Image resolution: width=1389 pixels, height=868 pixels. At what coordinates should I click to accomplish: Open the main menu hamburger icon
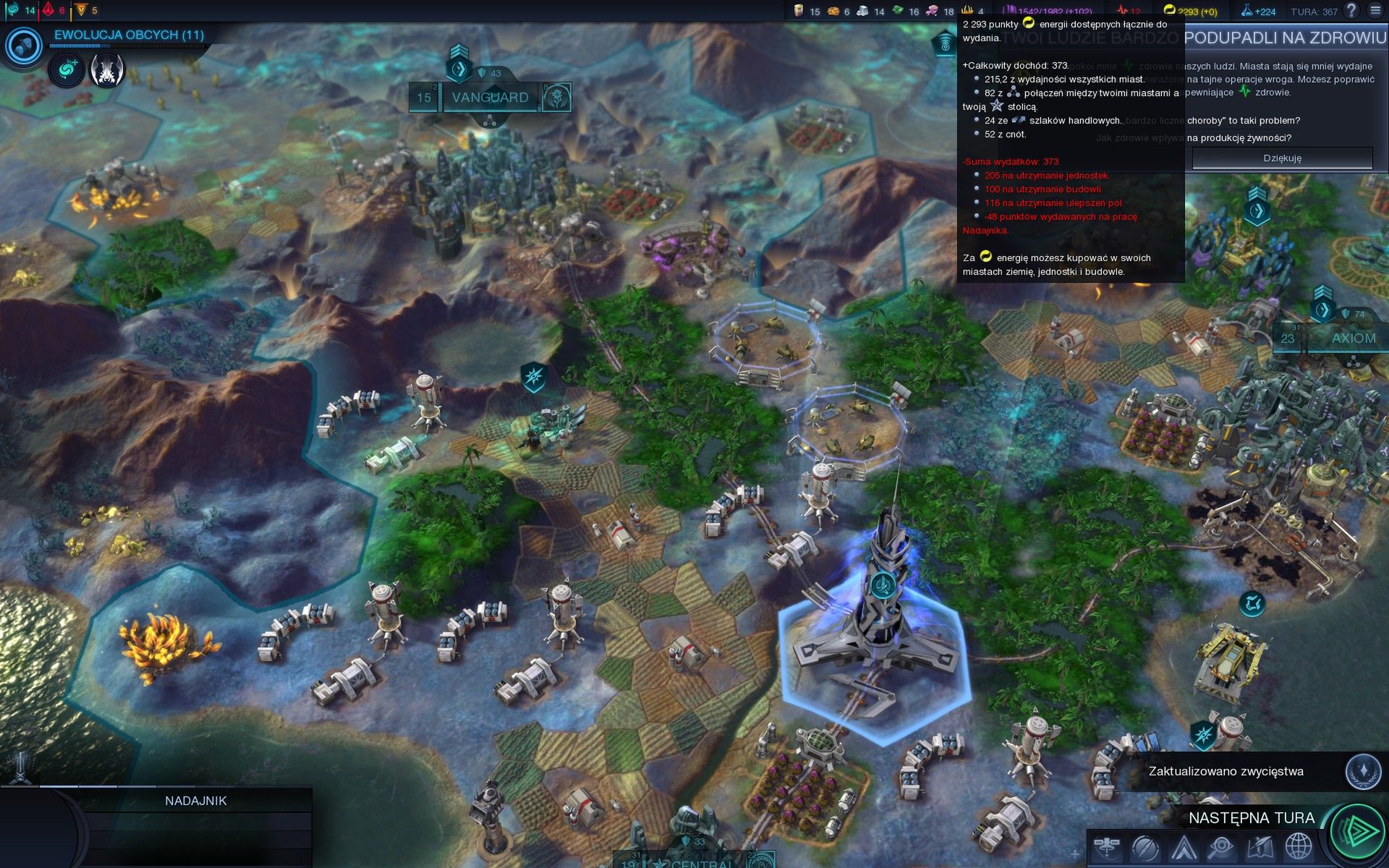[1375, 11]
